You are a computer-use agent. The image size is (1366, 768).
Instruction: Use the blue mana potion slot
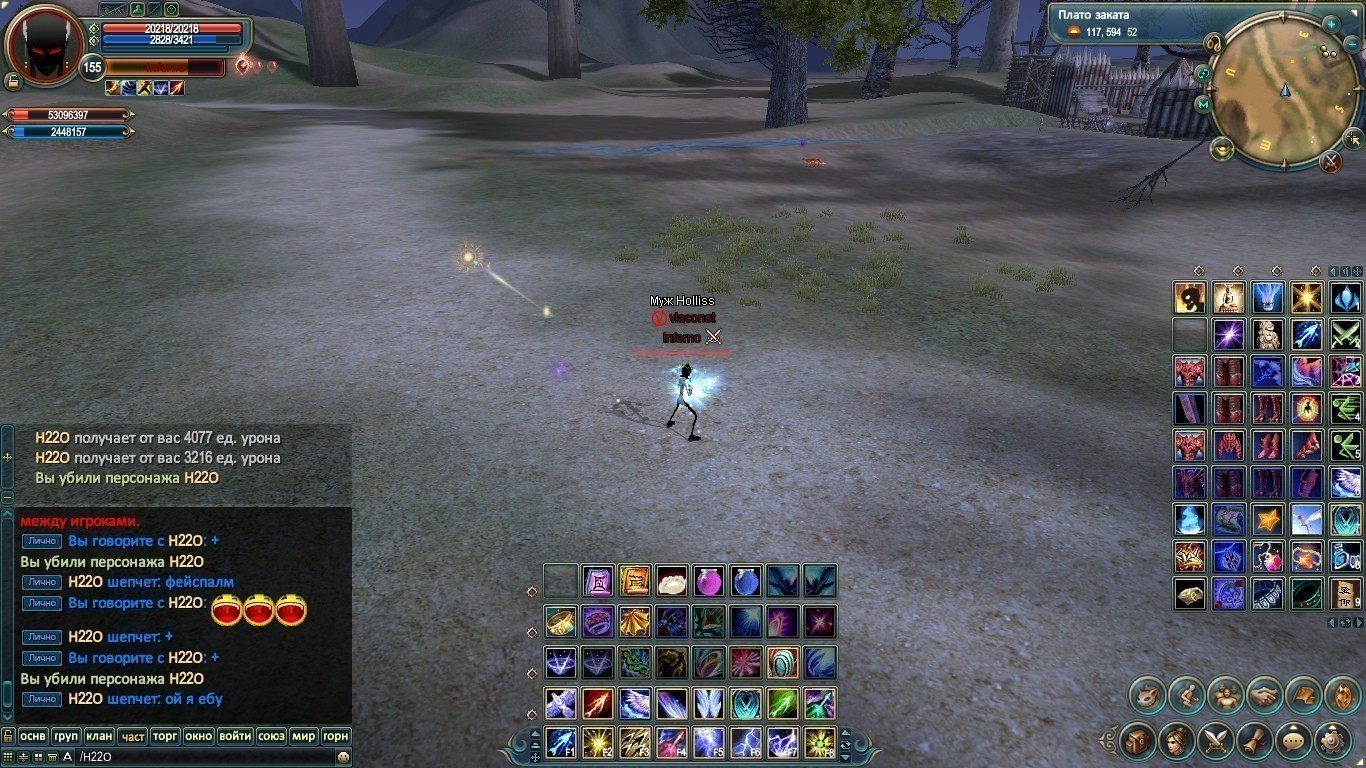746,581
